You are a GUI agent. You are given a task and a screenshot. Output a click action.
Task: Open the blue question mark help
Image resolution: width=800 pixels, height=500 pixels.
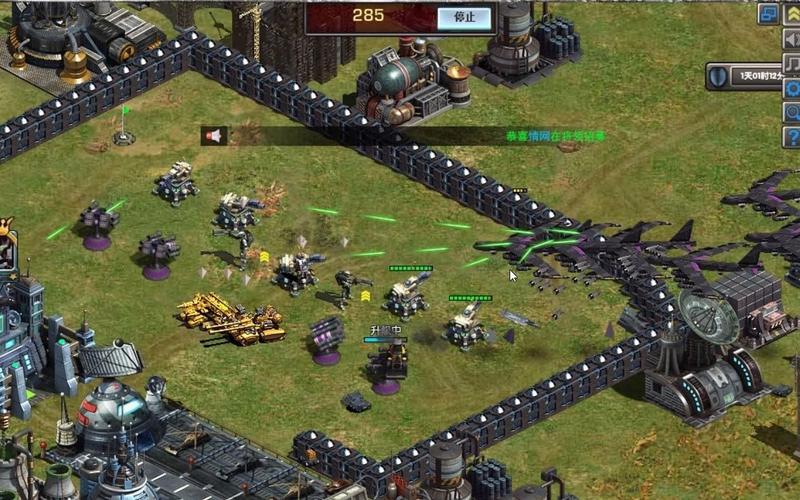tap(791, 136)
